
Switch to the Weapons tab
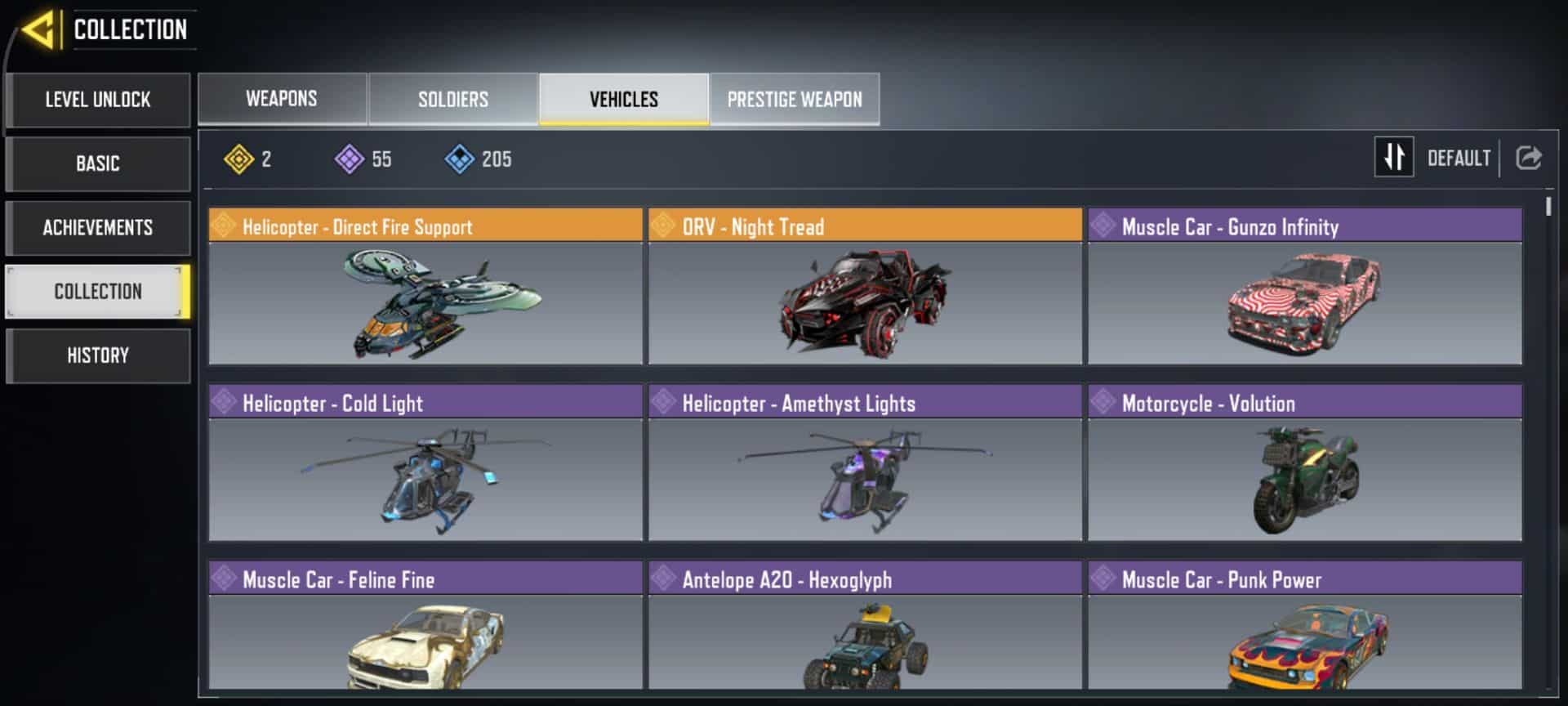pos(282,99)
